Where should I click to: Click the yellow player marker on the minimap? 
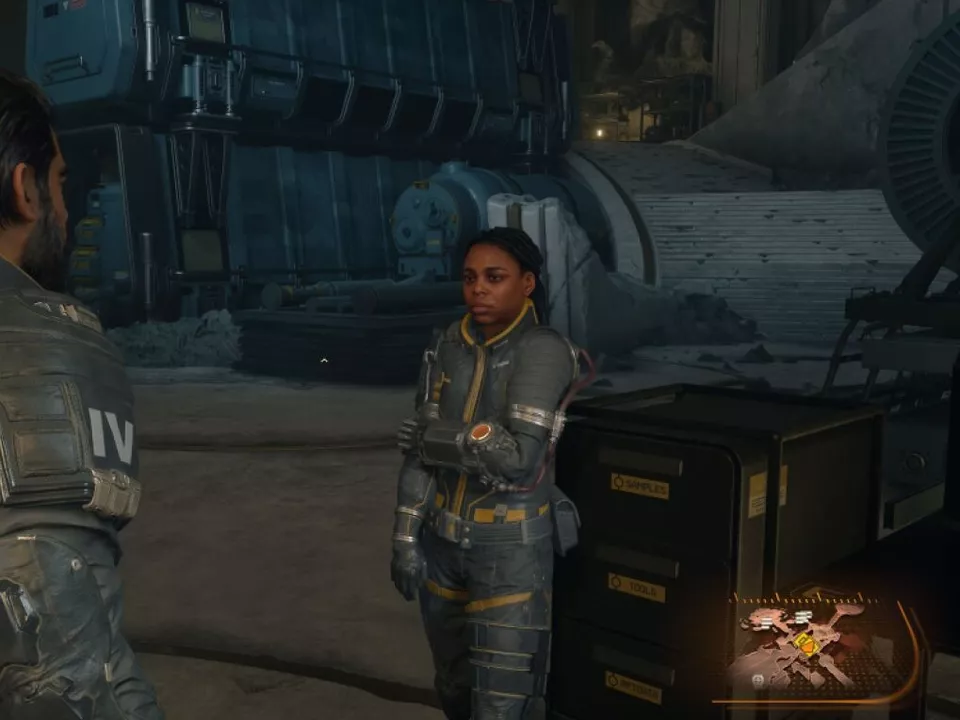806,644
